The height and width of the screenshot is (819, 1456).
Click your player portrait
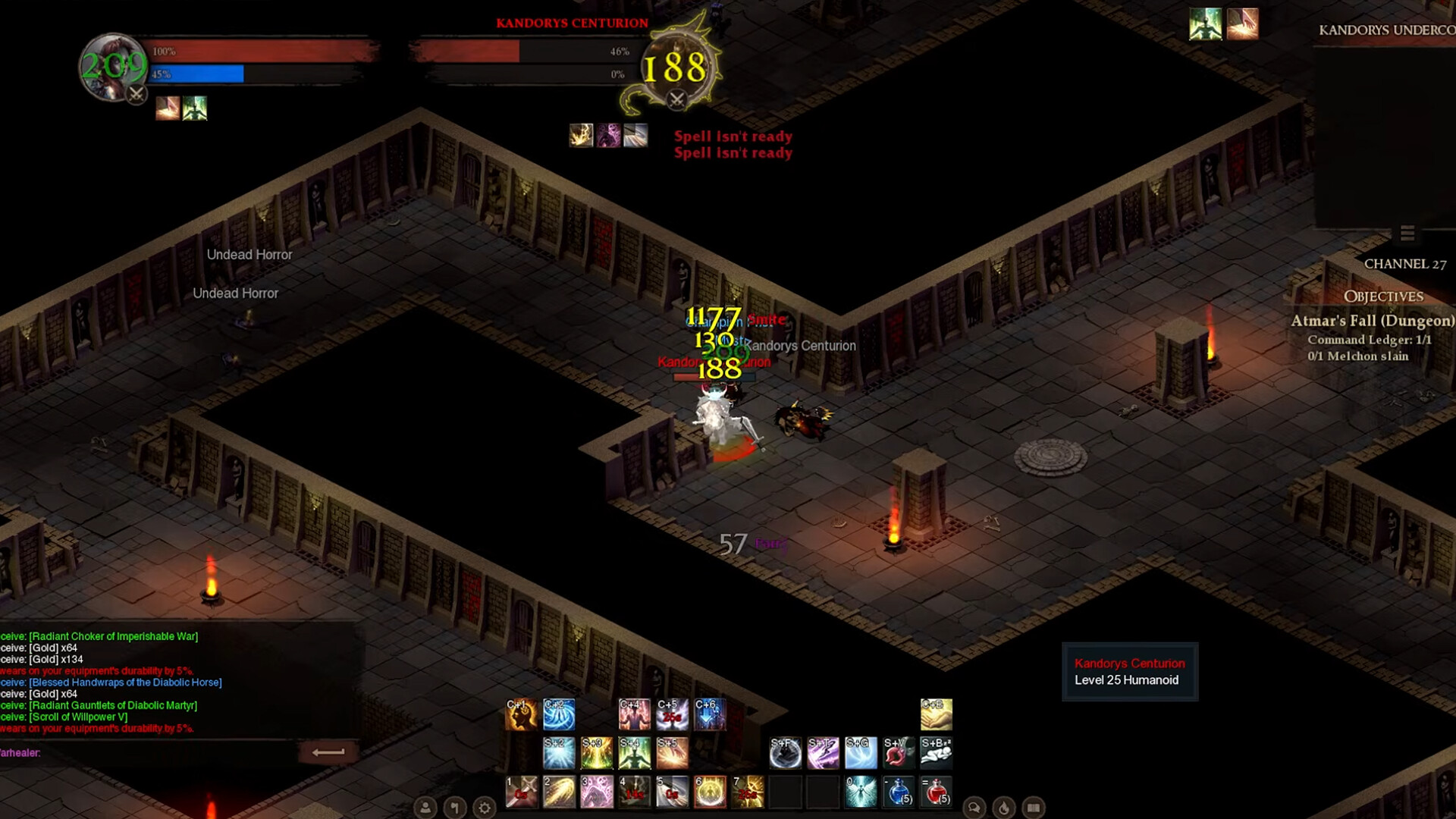click(x=112, y=67)
